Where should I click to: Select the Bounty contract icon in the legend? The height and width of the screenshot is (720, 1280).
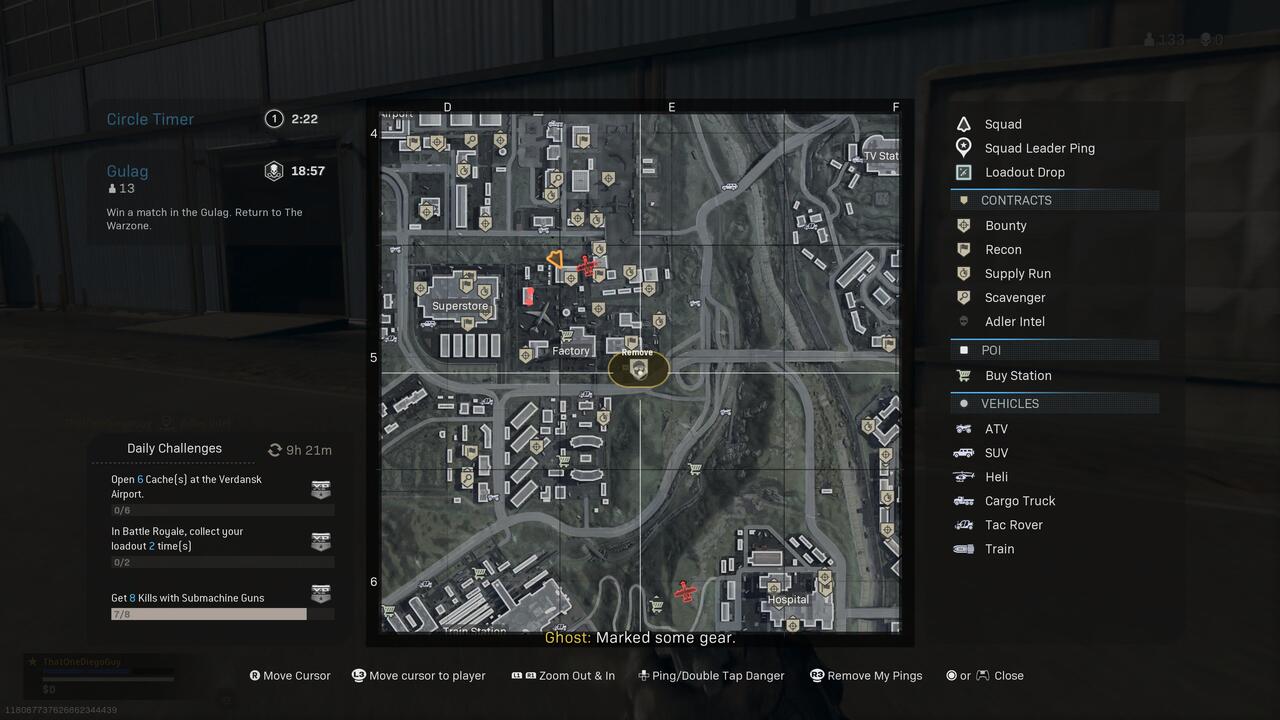point(963,225)
